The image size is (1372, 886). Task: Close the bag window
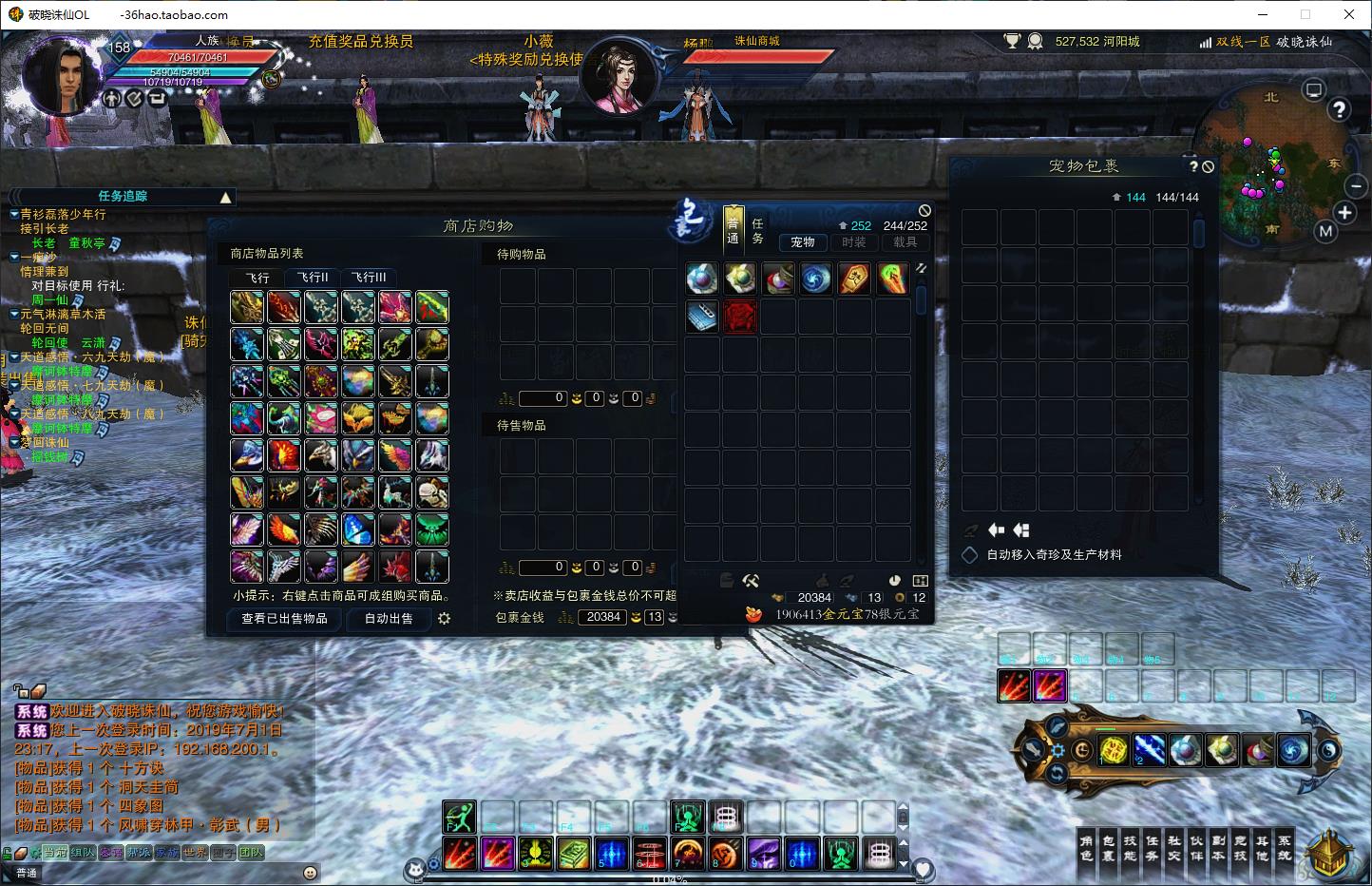point(924,210)
